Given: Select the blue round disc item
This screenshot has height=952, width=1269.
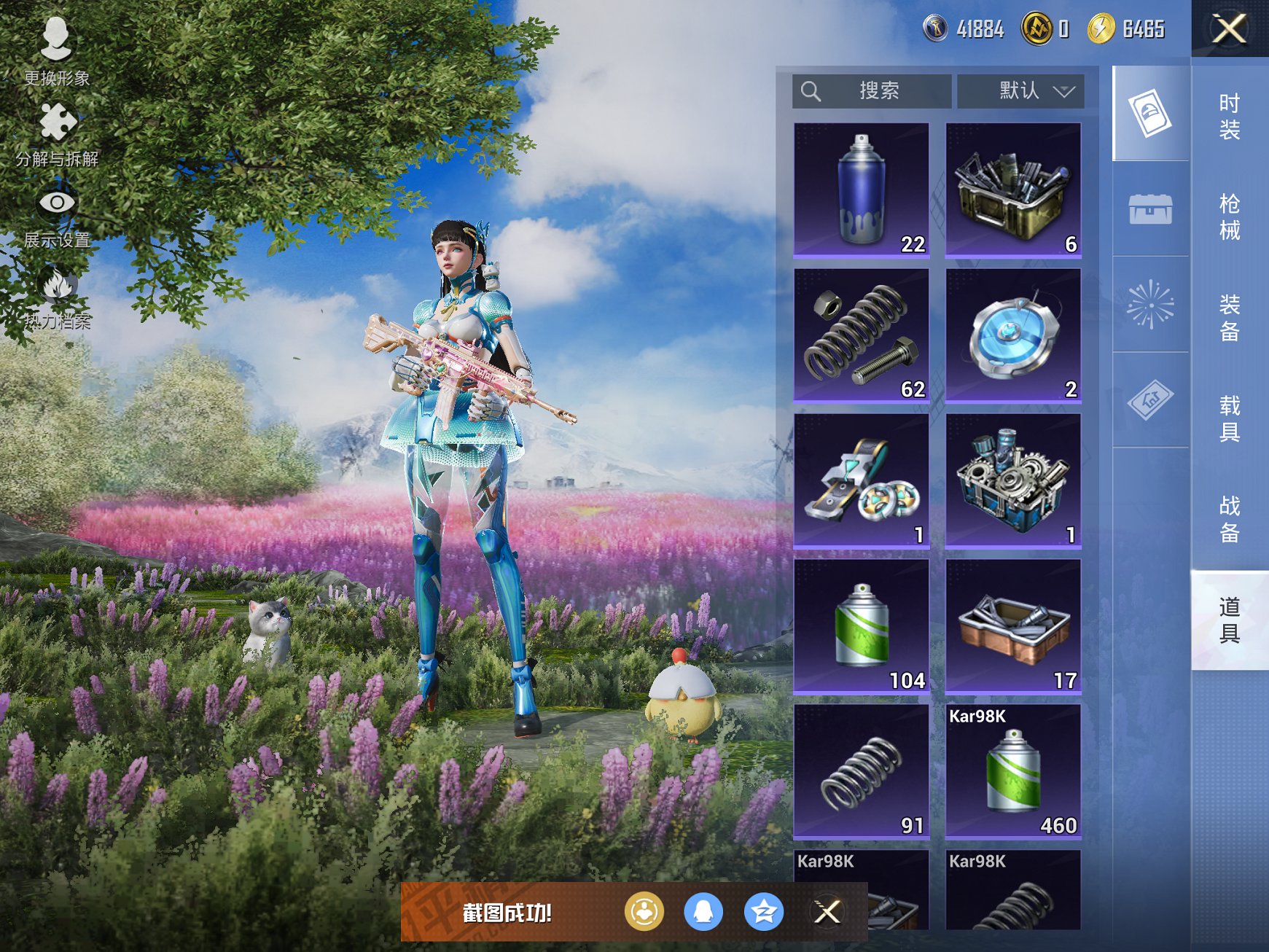Looking at the screenshot, I should coord(1013,335).
